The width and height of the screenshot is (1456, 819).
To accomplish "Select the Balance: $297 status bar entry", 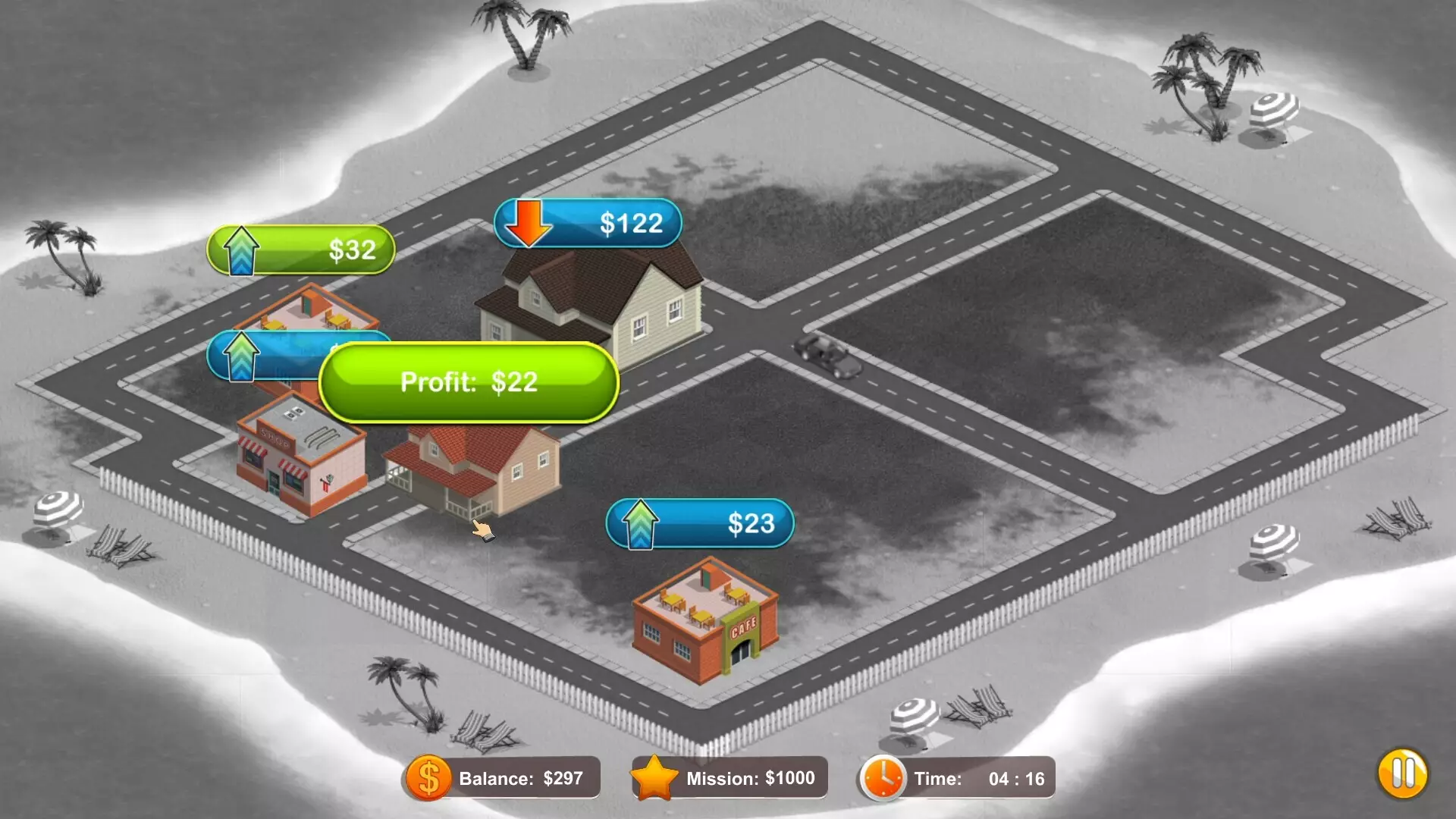I will coord(523,777).
